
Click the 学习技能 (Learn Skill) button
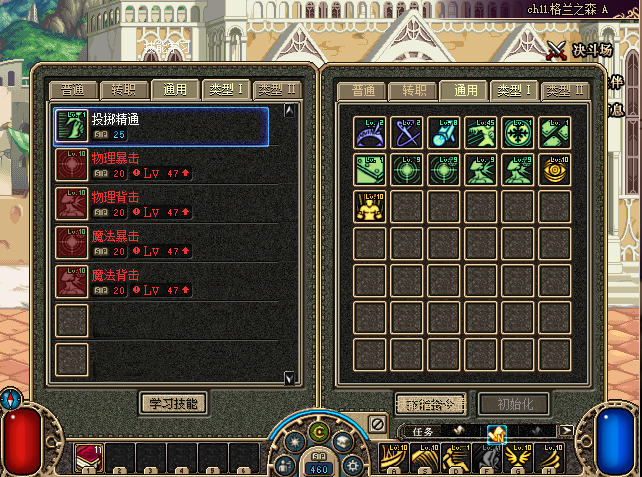pyautogui.click(x=174, y=403)
